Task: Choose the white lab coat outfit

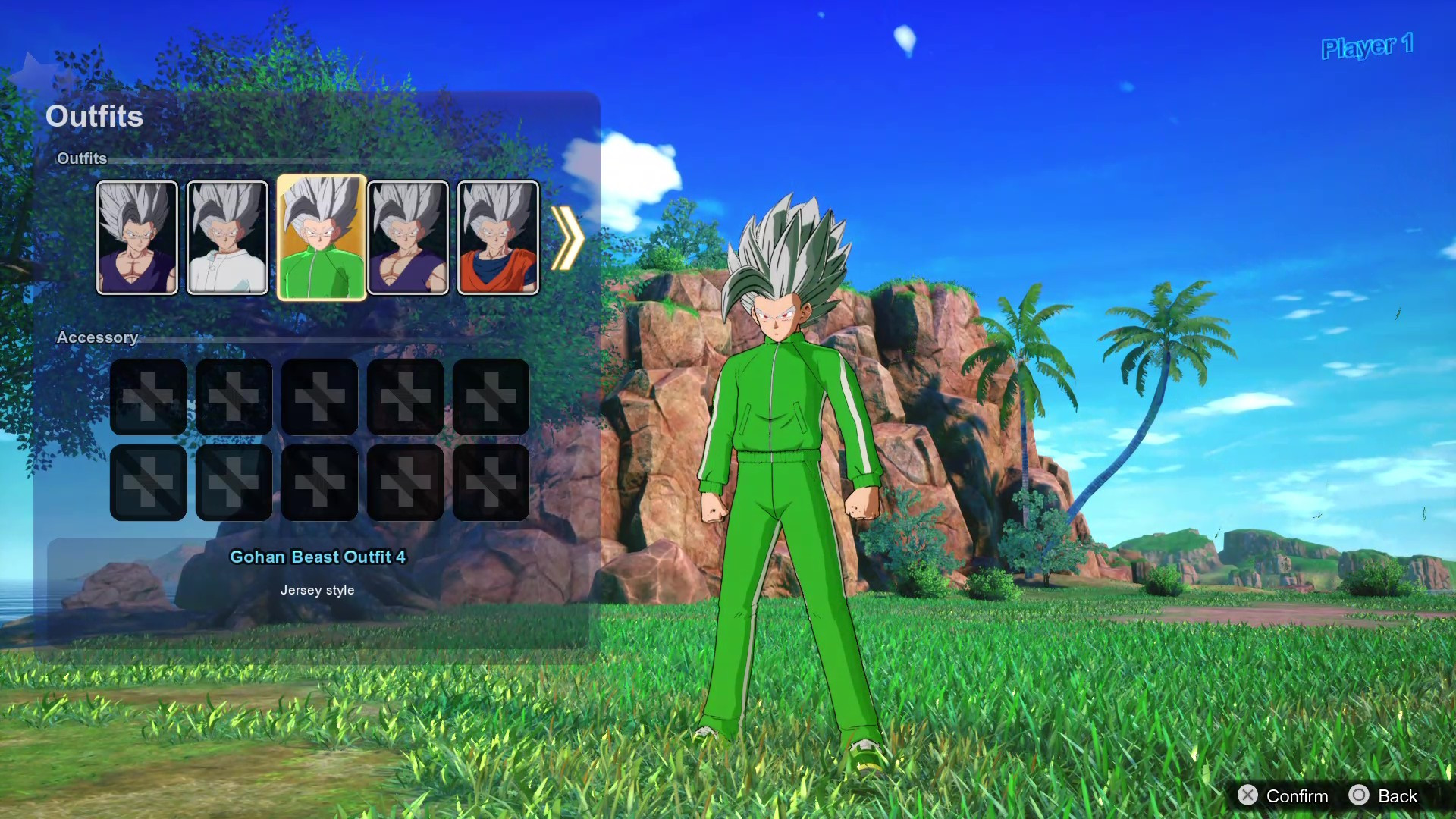Action: pos(227,238)
